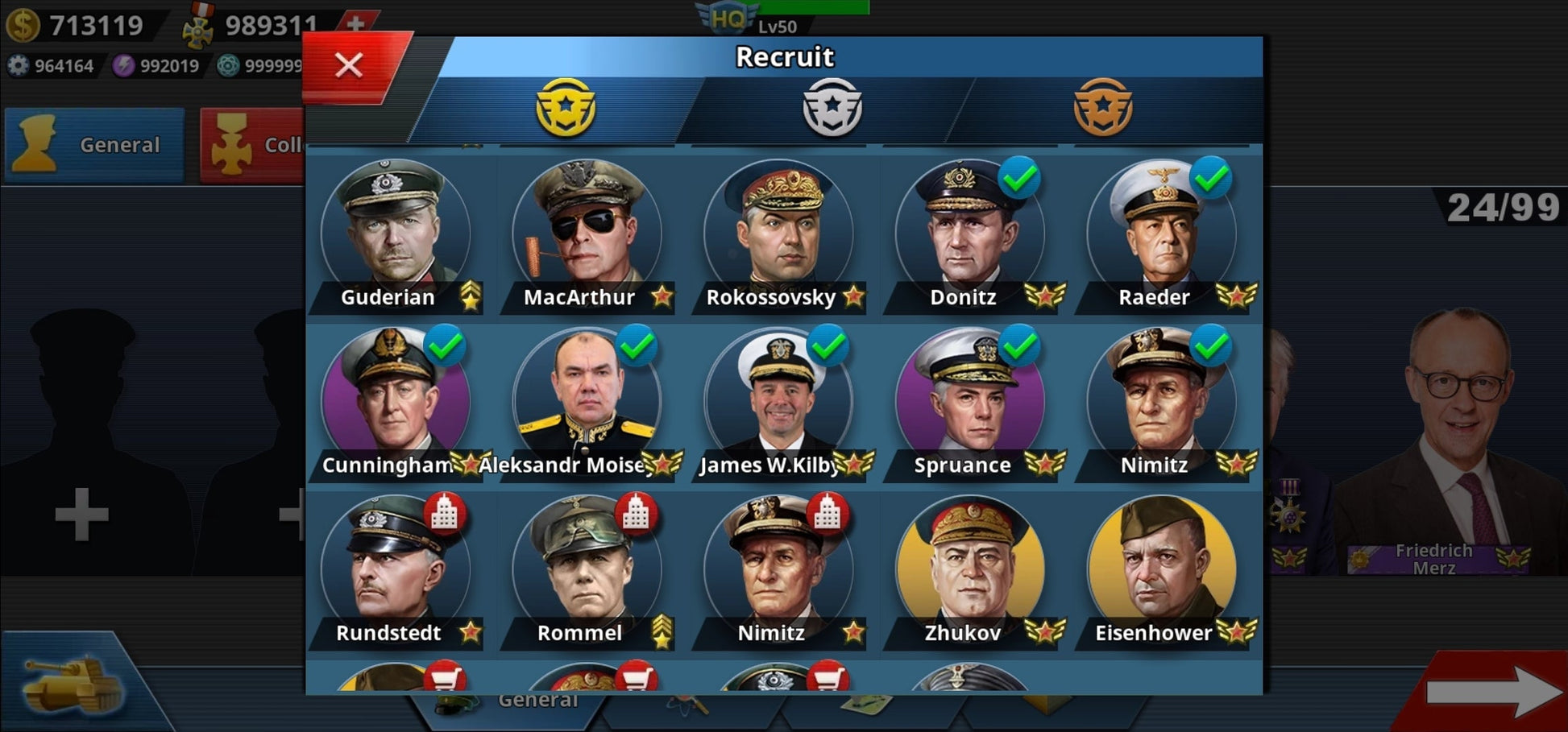Viewport: 1568px width, 732px height.
Task: Switch to the bronze medal tab
Action: tap(1102, 108)
